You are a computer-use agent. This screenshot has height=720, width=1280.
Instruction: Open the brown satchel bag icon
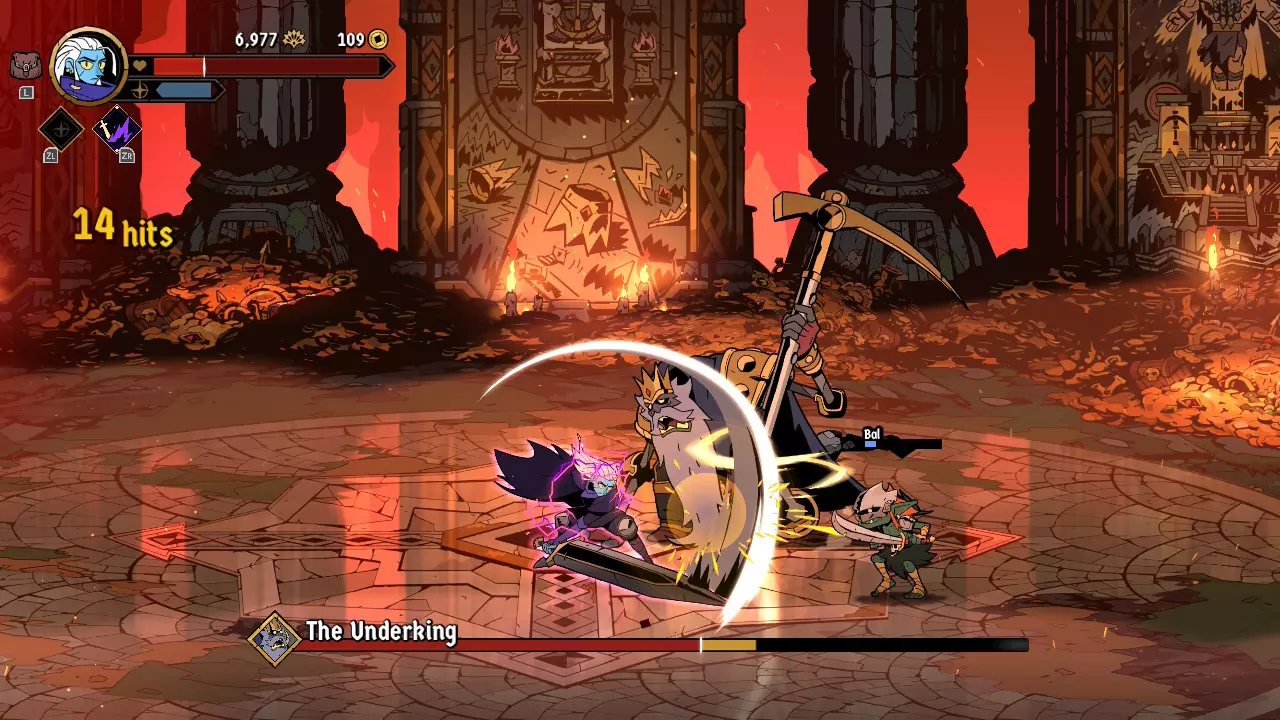click(x=24, y=66)
